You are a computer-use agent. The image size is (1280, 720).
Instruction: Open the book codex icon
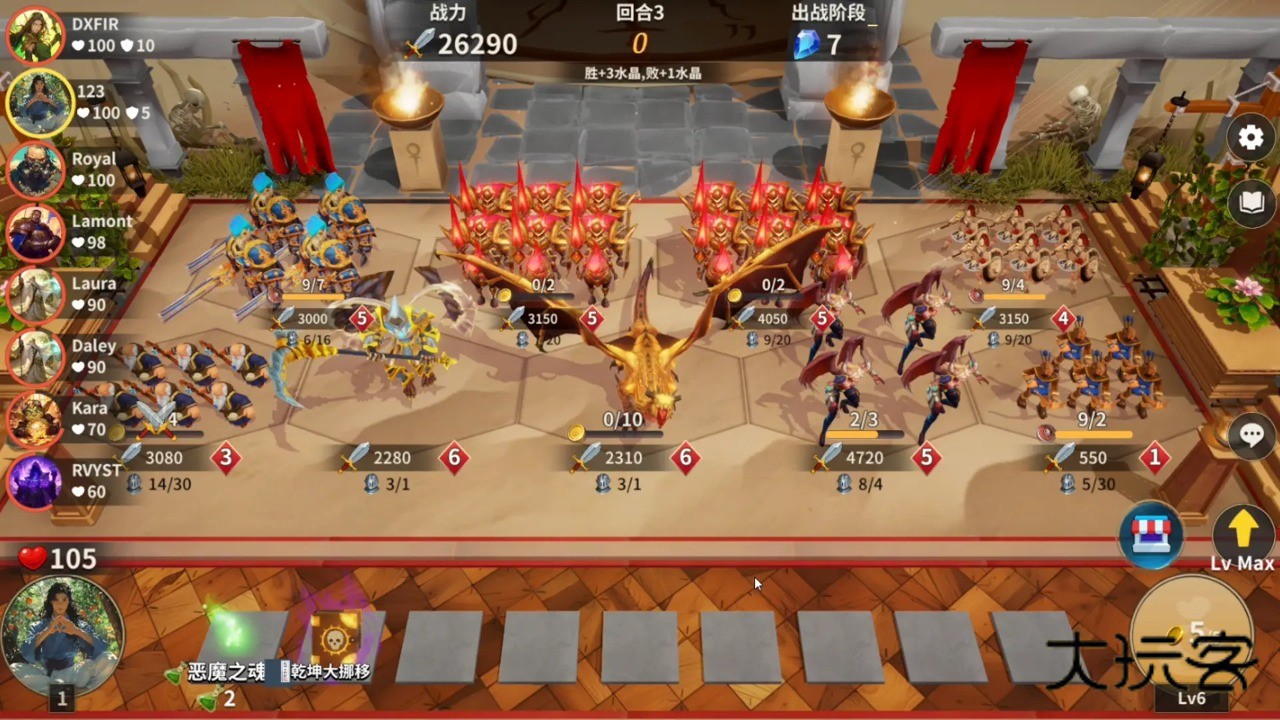pos(1250,202)
